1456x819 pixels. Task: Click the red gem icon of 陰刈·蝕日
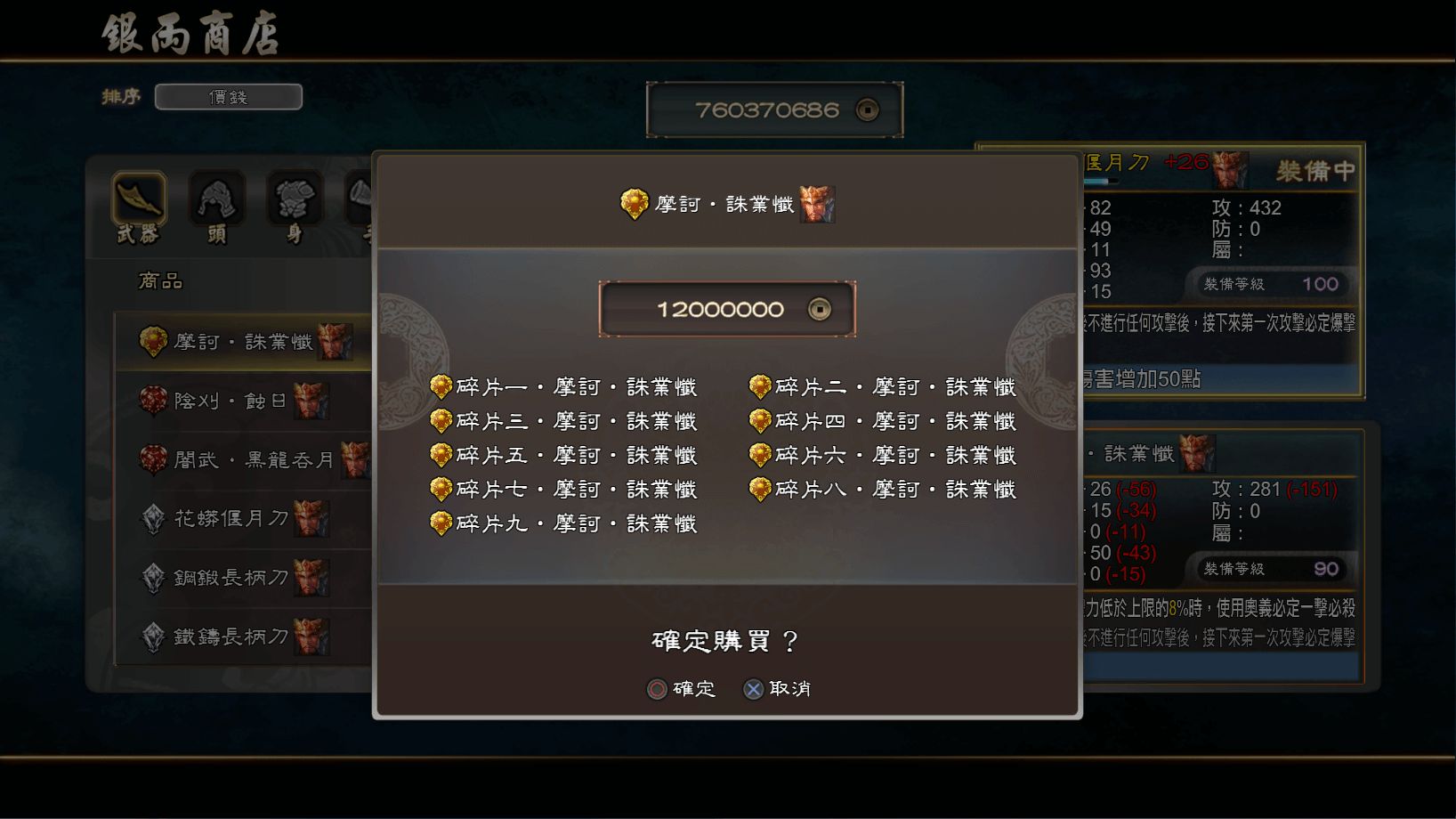155,401
